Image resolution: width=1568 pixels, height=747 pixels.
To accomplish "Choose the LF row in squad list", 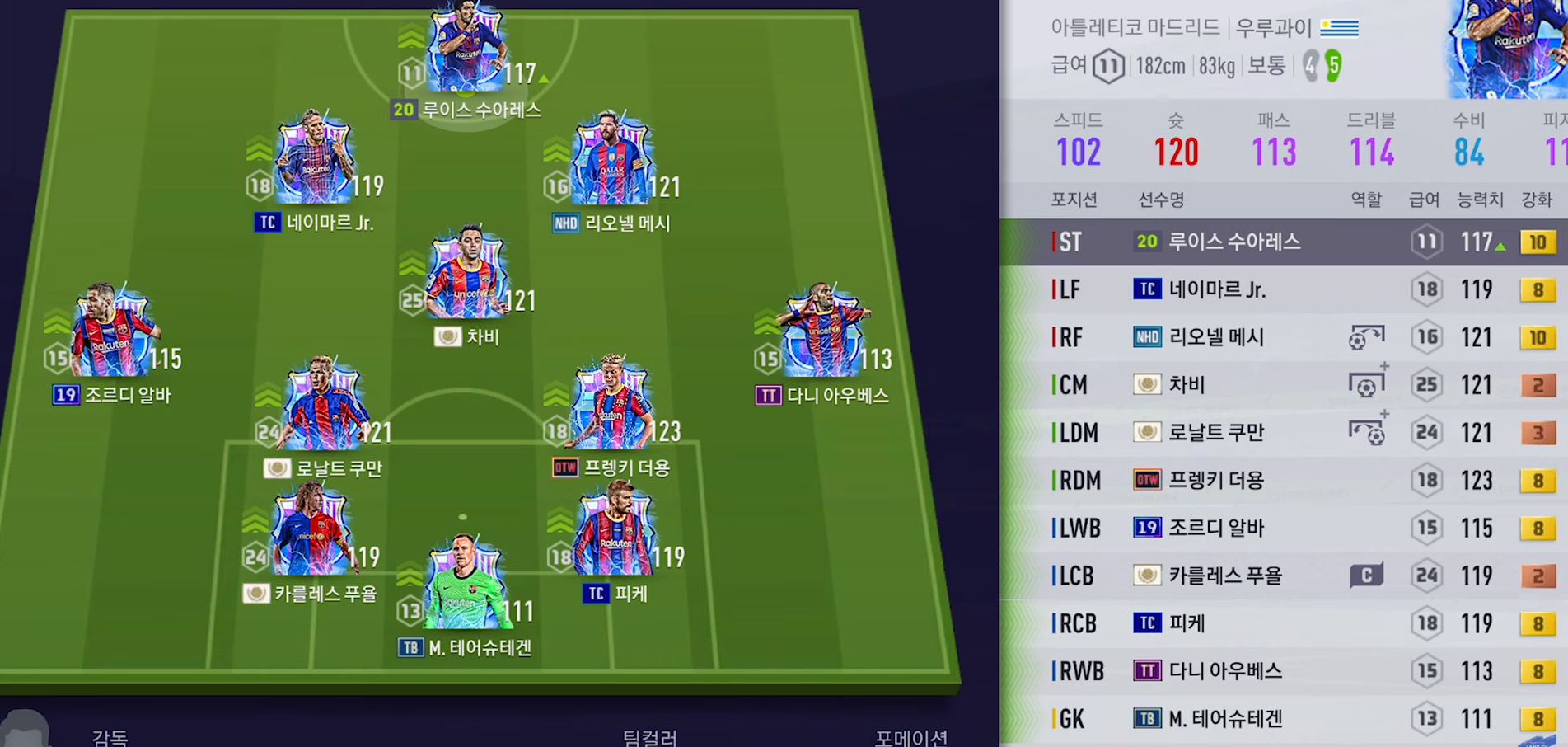I will click(1284, 289).
